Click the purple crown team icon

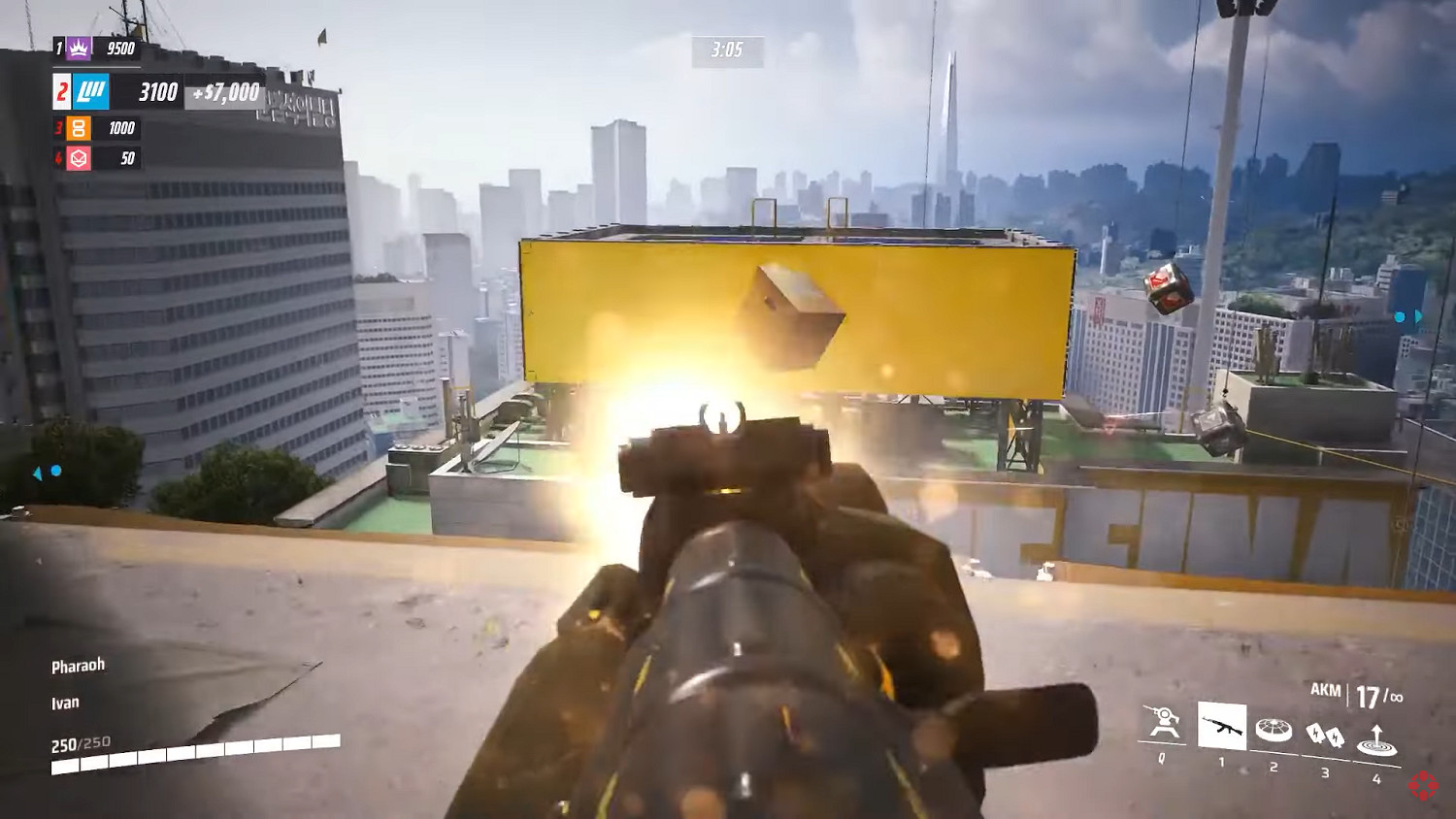click(x=78, y=47)
